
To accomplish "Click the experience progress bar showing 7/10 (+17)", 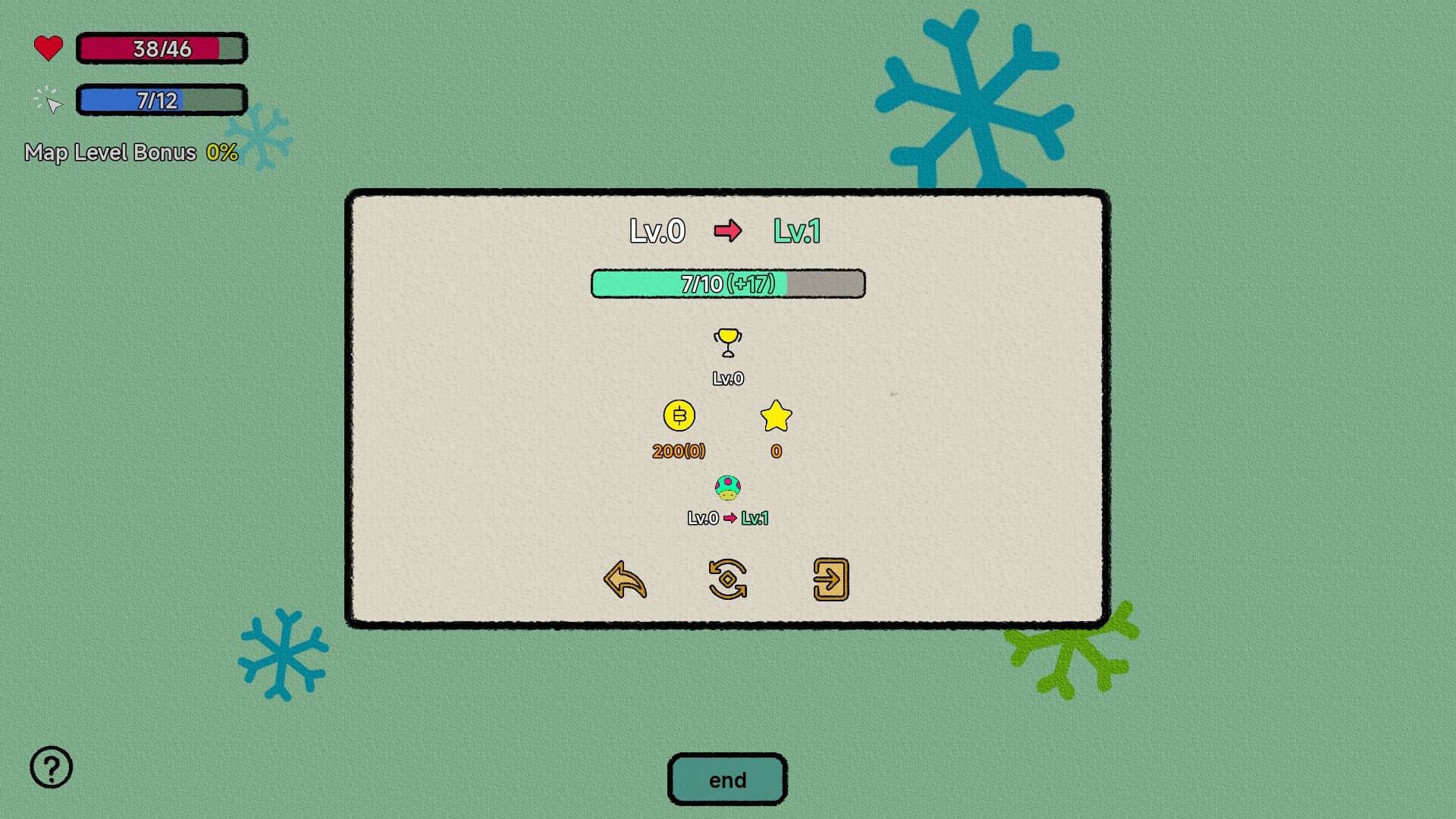I will 726,284.
